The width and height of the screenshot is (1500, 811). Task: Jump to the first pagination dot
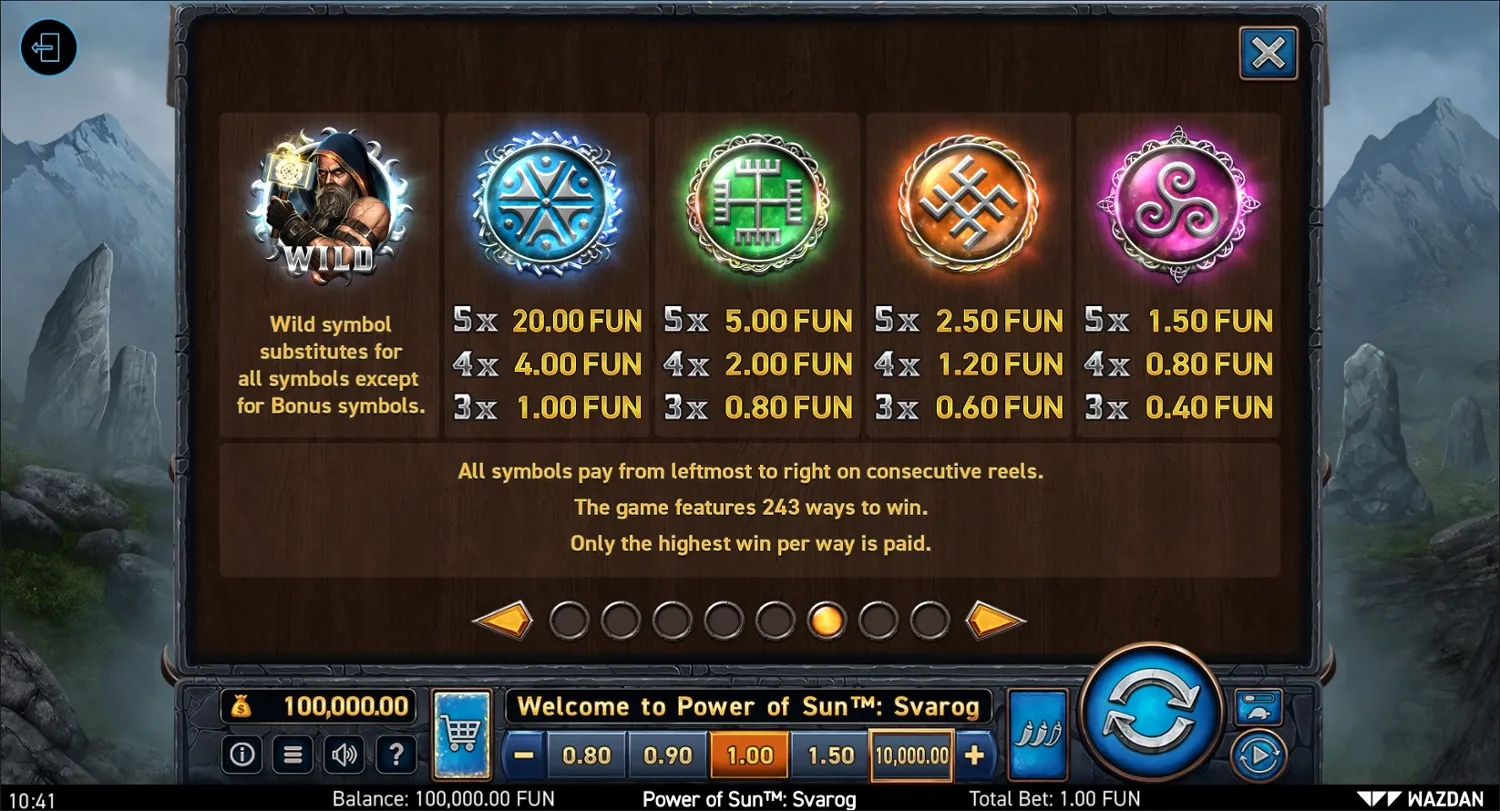570,620
